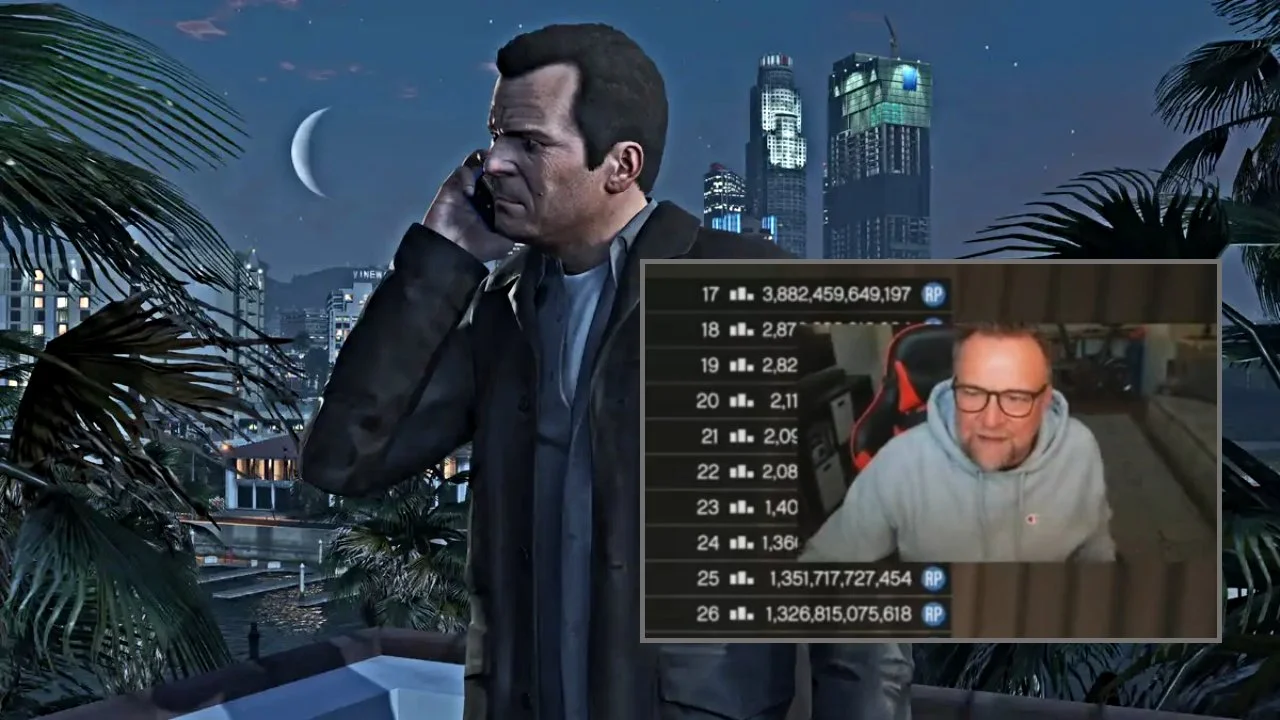This screenshot has height=720, width=1280.
Task: Click the RP badge on rank 17 row
Action: (933, 292)
